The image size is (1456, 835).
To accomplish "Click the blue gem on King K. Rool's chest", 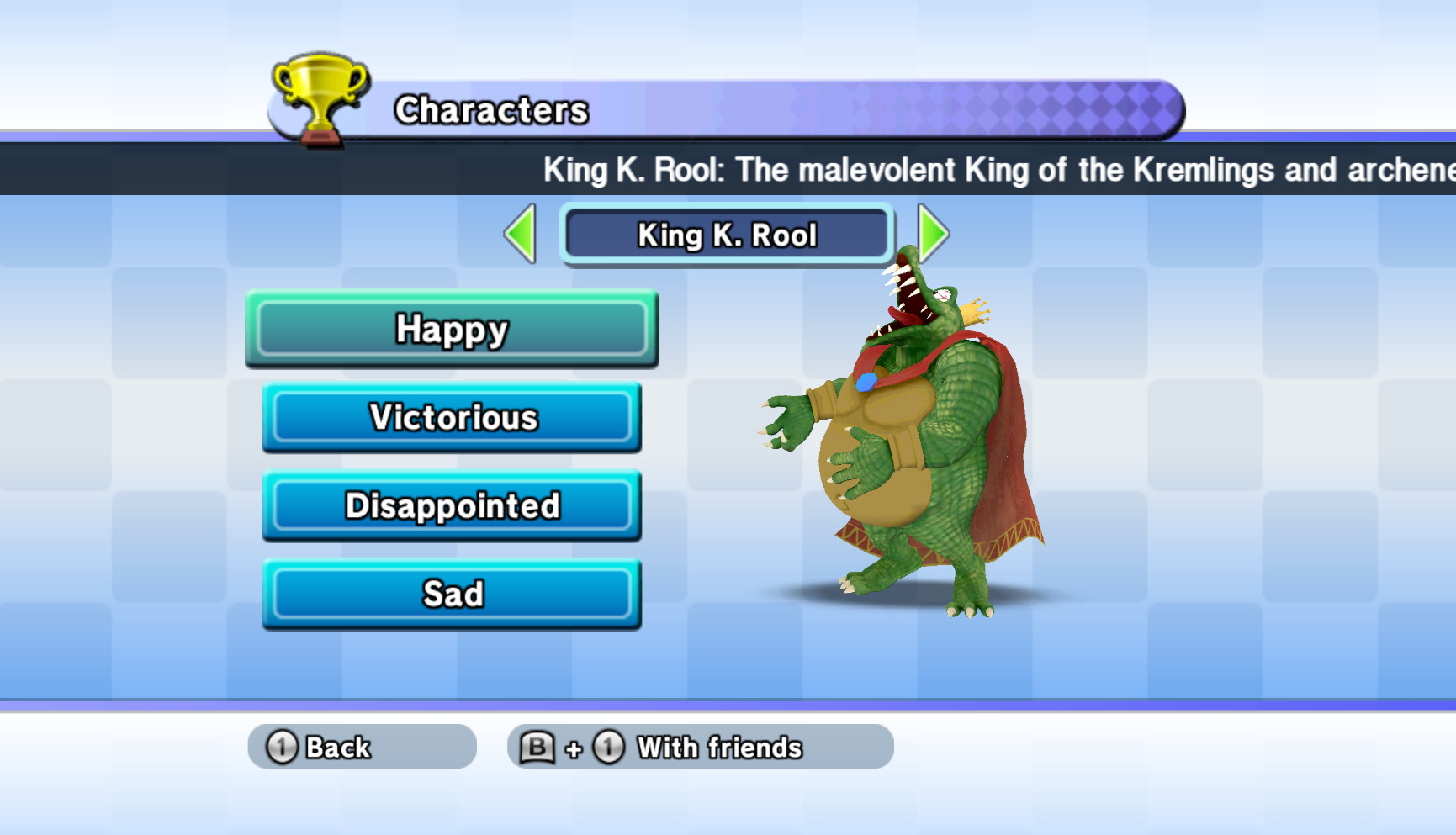I will click(868, 381).
